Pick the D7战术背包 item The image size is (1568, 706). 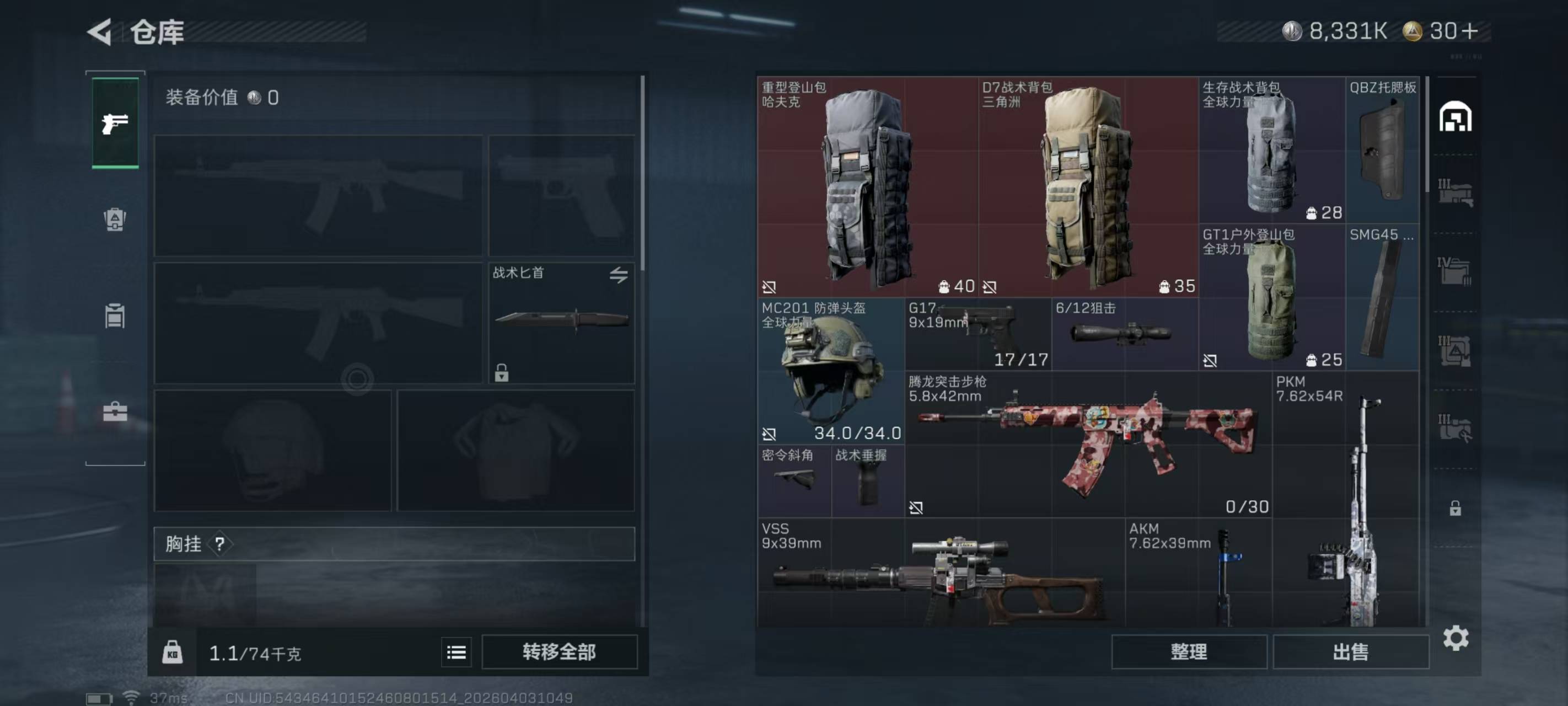point(1087,186)
